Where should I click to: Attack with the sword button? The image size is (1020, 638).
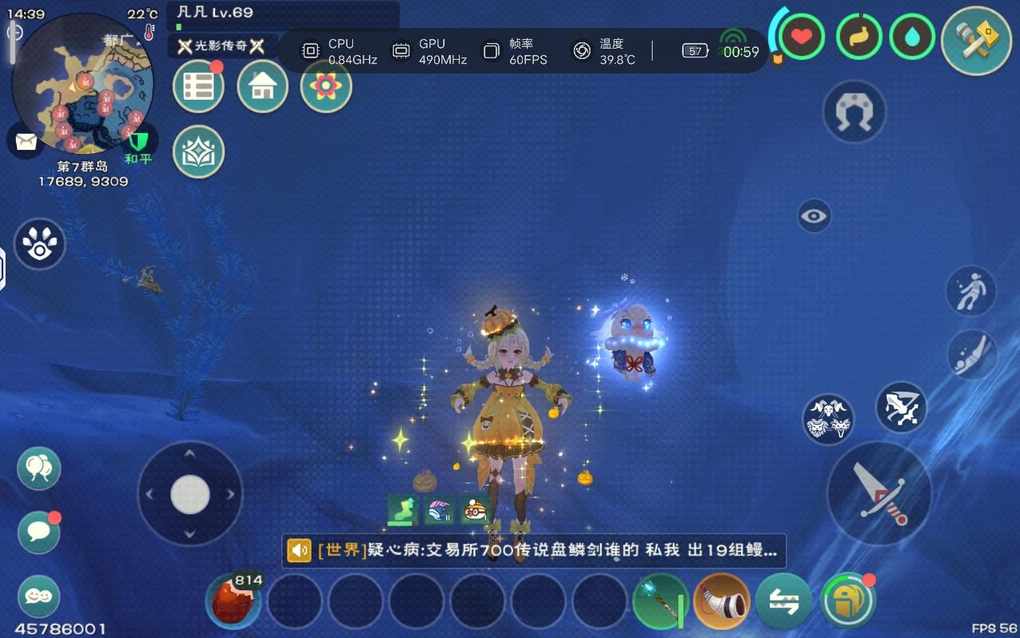tap(879, 493)
